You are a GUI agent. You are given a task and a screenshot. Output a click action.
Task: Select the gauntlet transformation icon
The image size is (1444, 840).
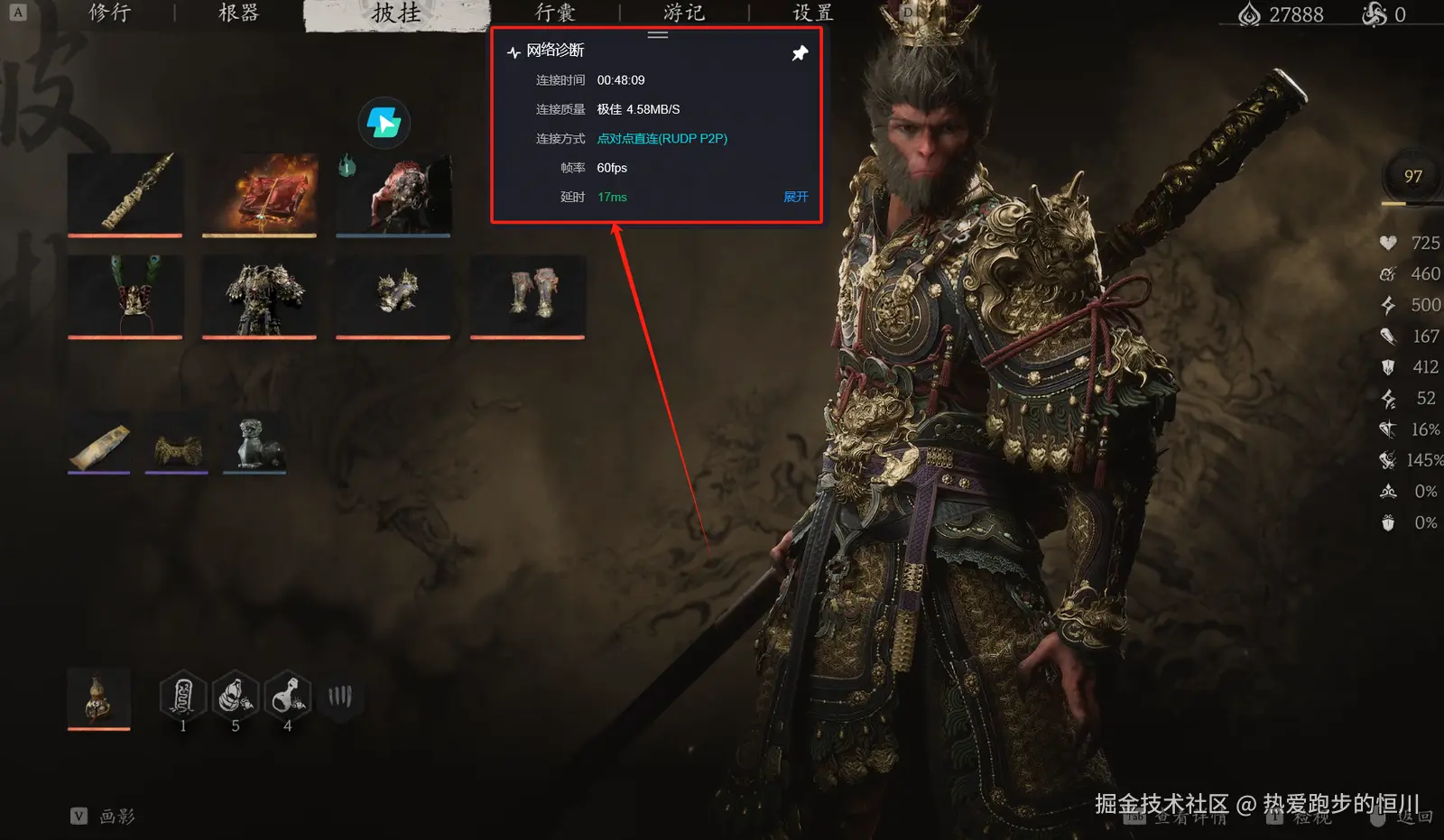pyautogui.click(x=341, y=695)
